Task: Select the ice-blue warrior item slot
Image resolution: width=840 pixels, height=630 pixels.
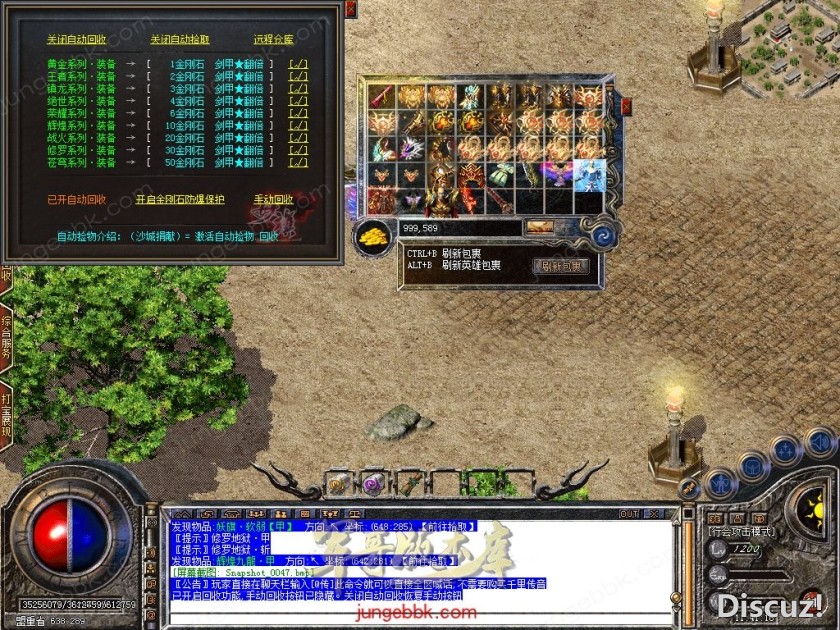Action: click(x=588, y=175)
